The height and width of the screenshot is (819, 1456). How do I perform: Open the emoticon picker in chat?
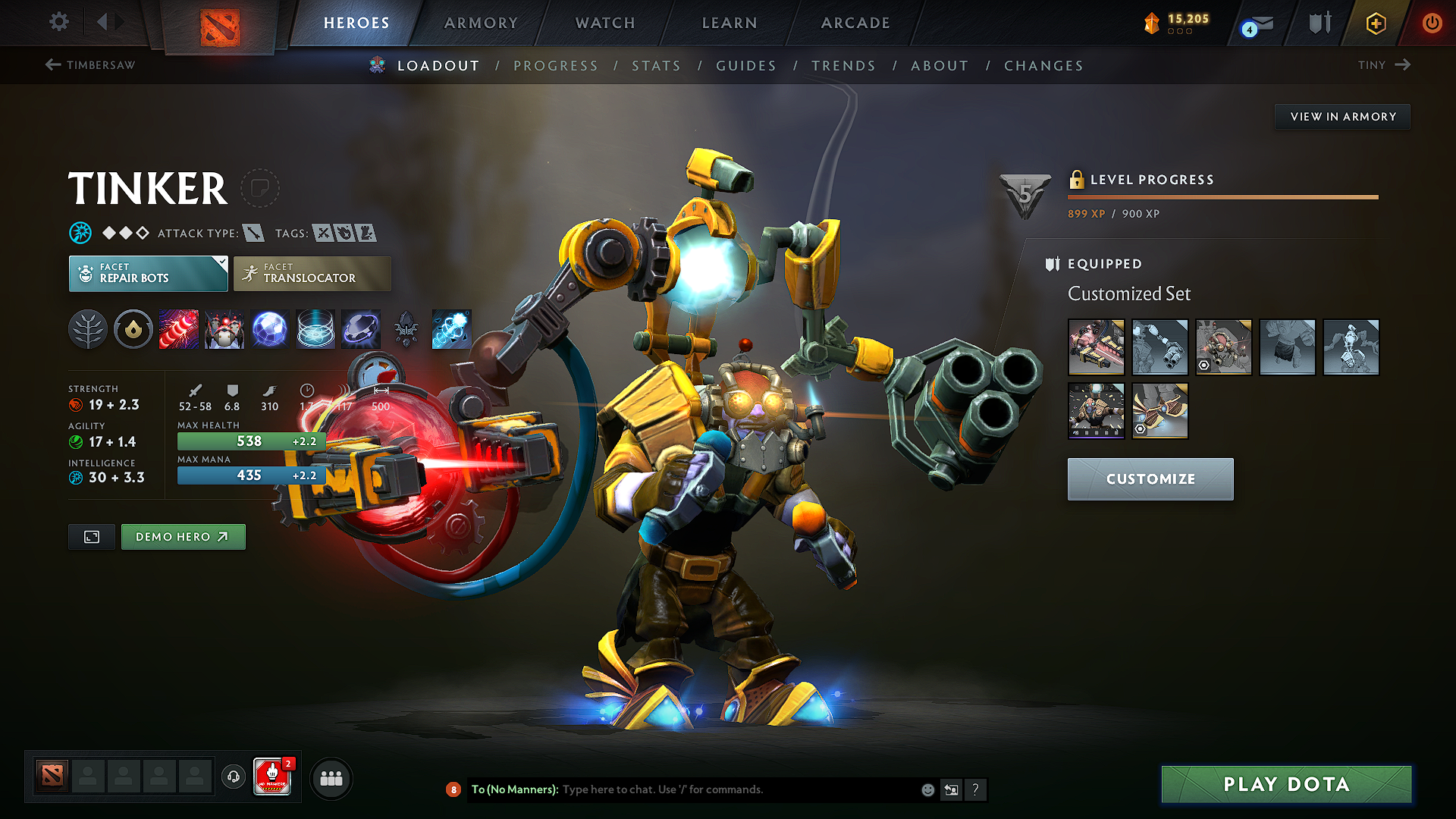click(x=927, y=789)
